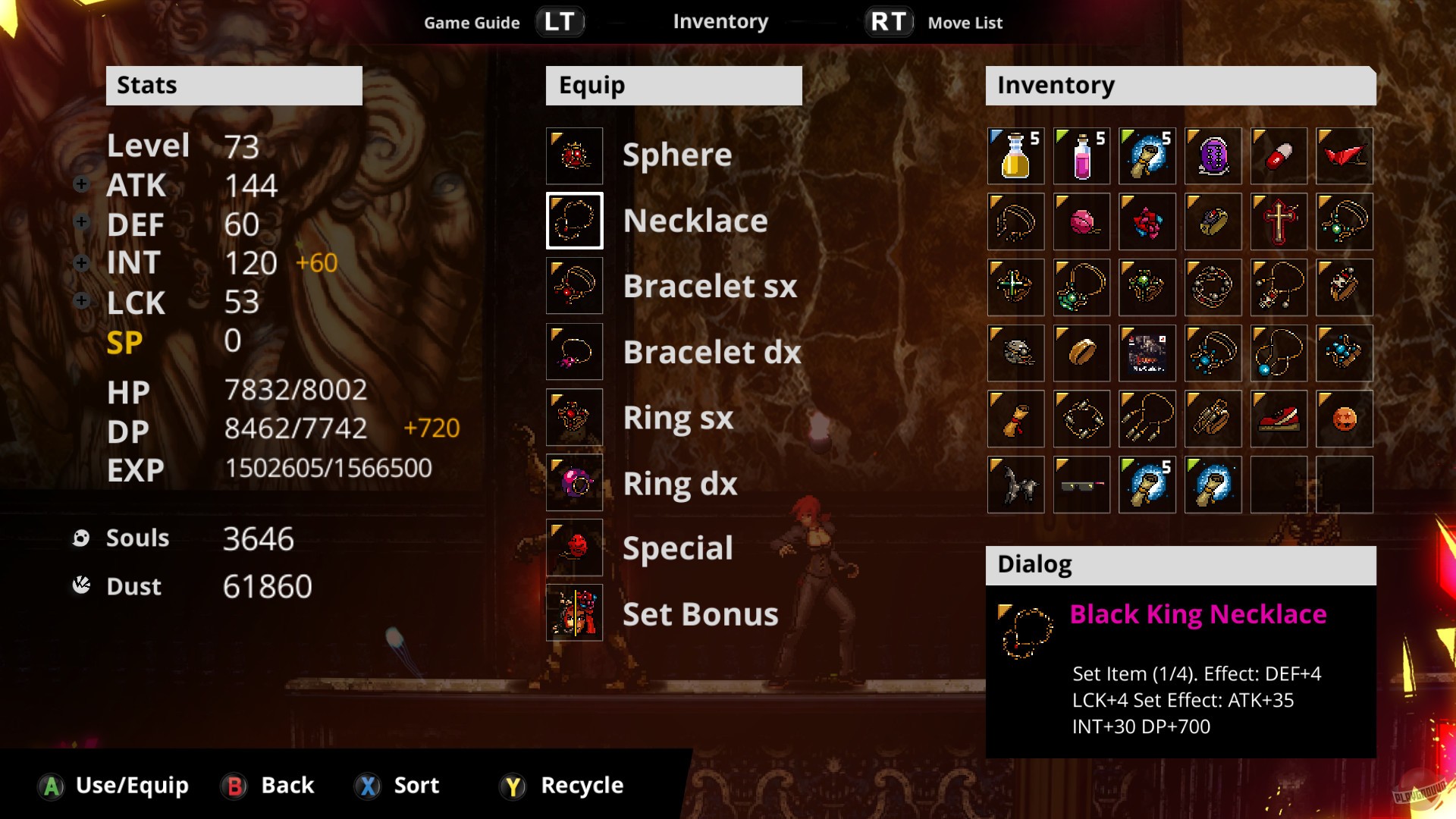Select the yellow potion in the Inventory

(1015, 155)
